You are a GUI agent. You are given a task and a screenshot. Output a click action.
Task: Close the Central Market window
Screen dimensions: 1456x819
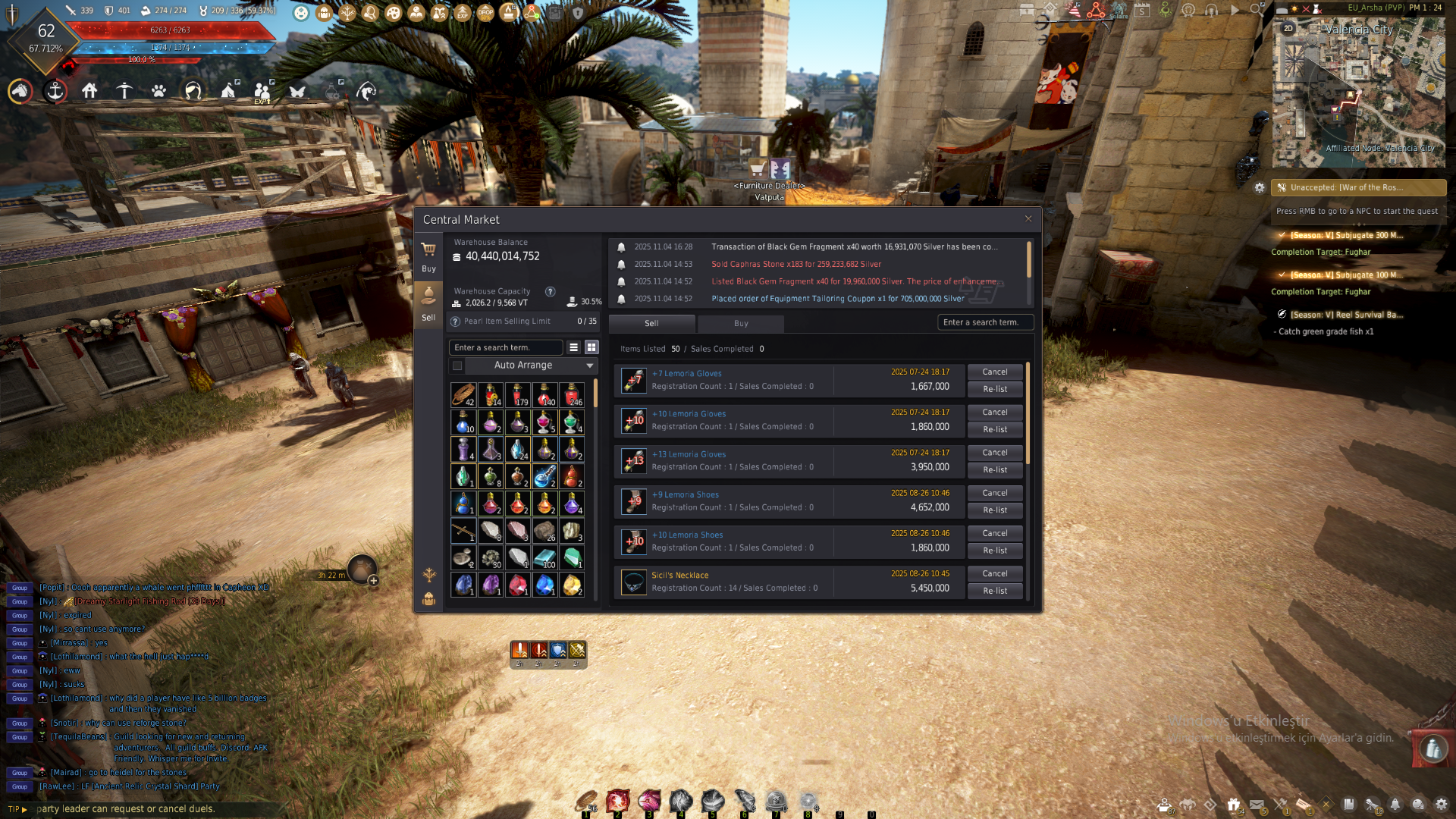(x=1028, y=219)
